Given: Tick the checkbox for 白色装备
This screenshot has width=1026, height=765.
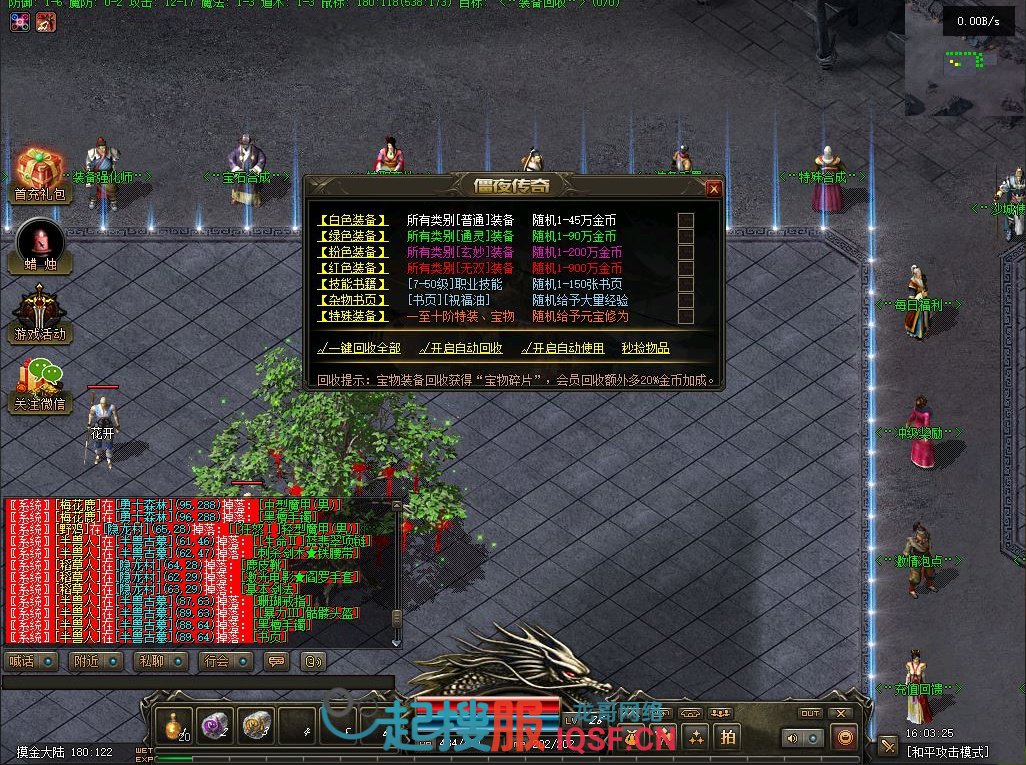Looking at the screenshot, I should point(686,220).
